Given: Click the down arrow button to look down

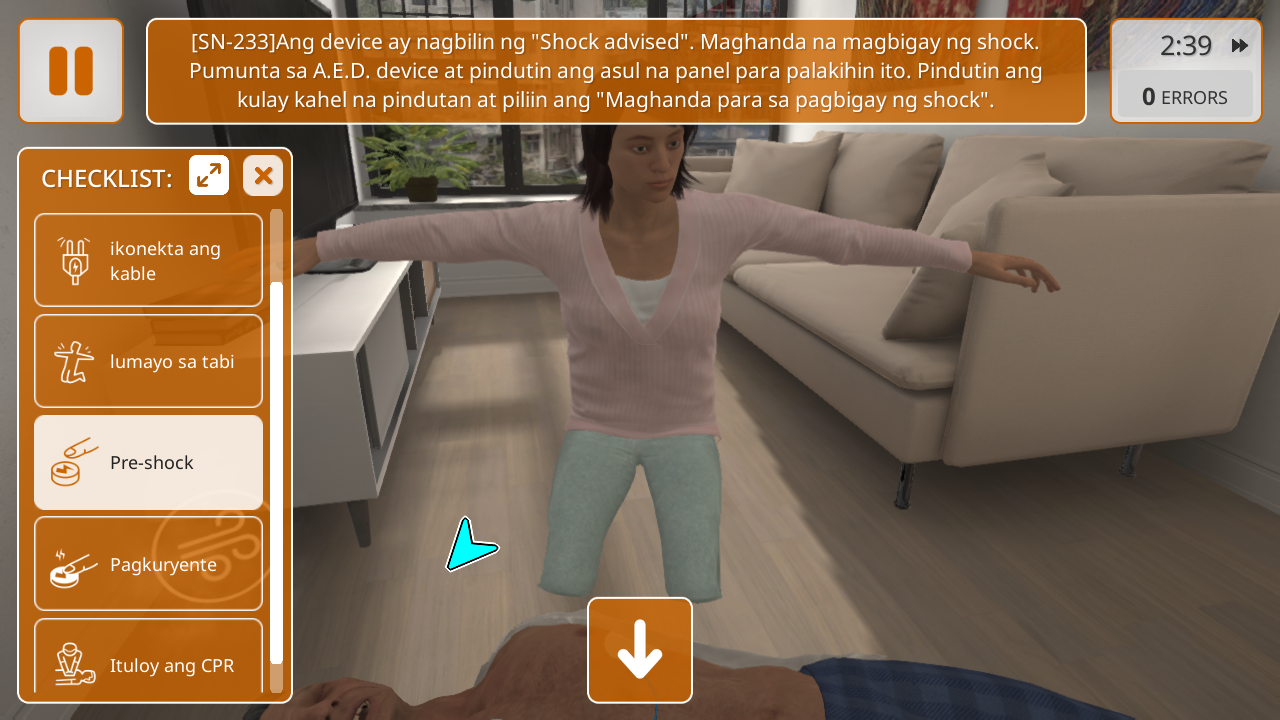Looking at the screenshot, I should tap(640, 650).
